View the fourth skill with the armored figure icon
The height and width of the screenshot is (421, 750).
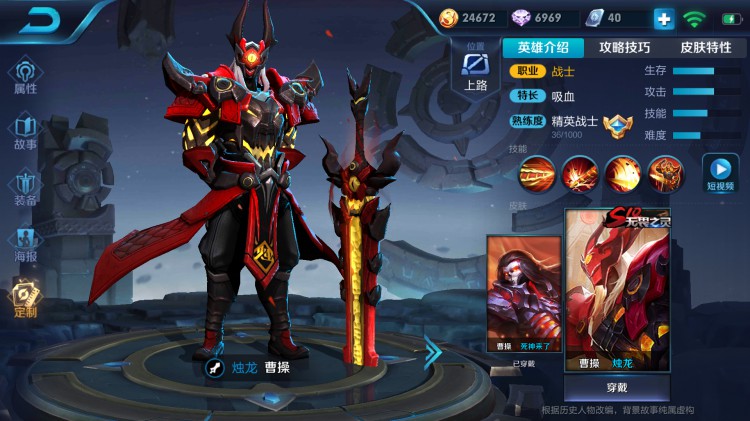(x=664, y=173)
